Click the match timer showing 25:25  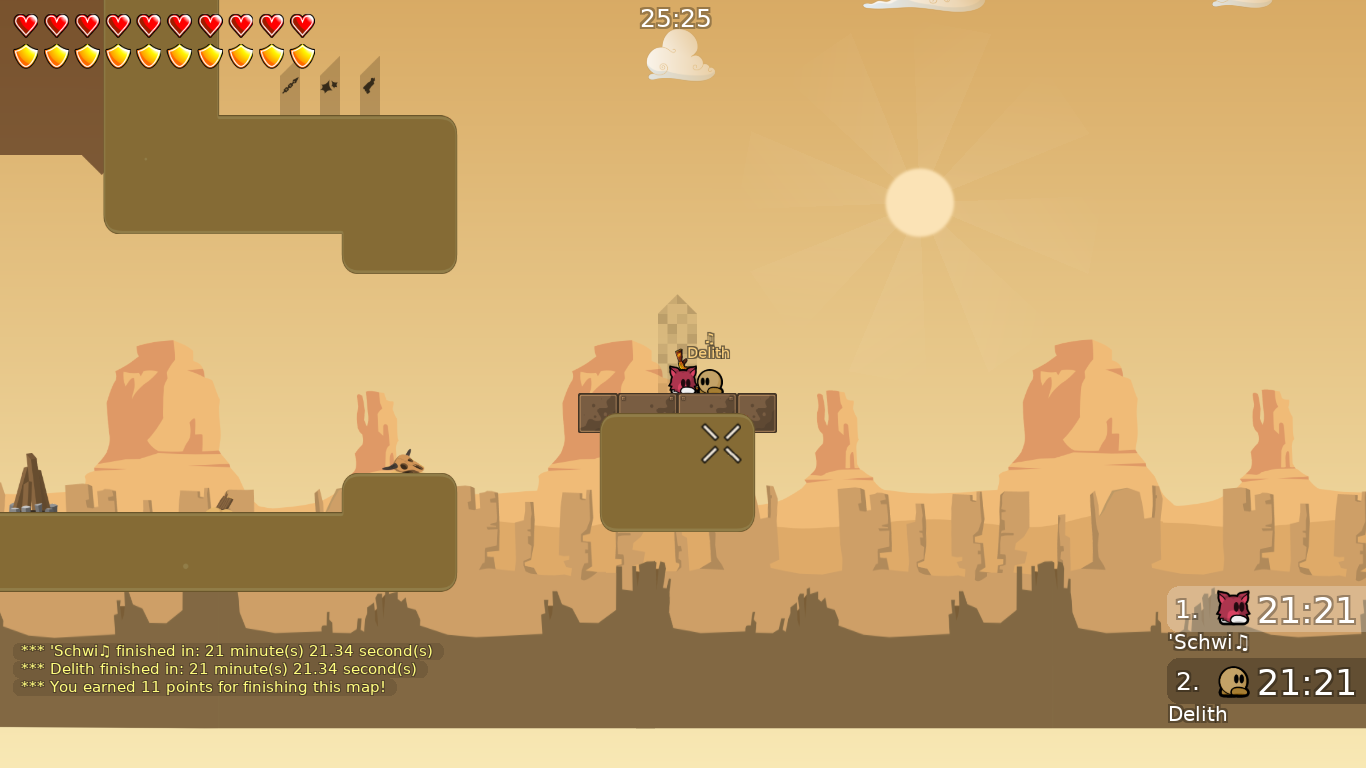tap(676, 18)
